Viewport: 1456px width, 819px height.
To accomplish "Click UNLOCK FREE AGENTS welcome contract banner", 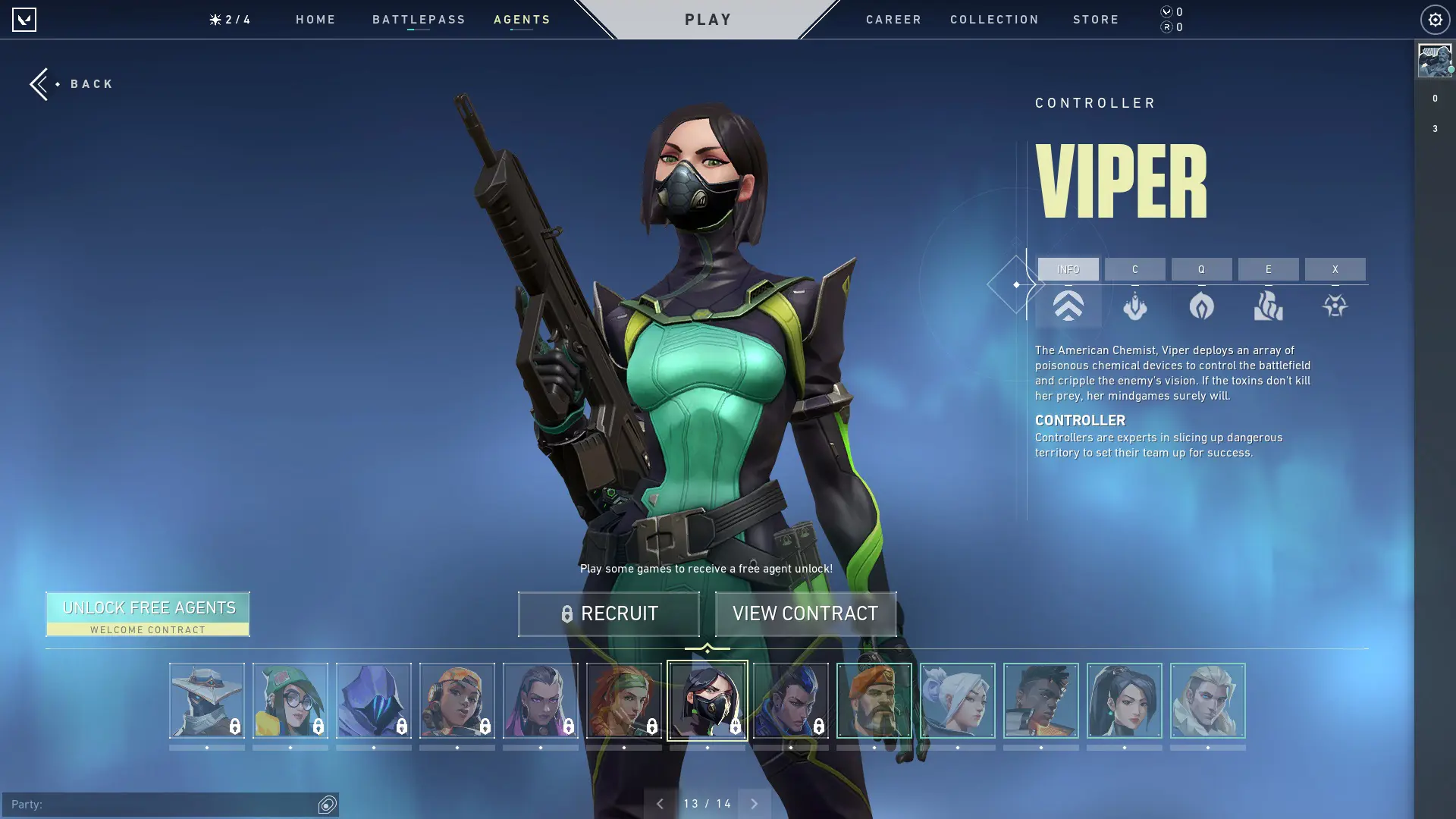I will pos(149,613).
